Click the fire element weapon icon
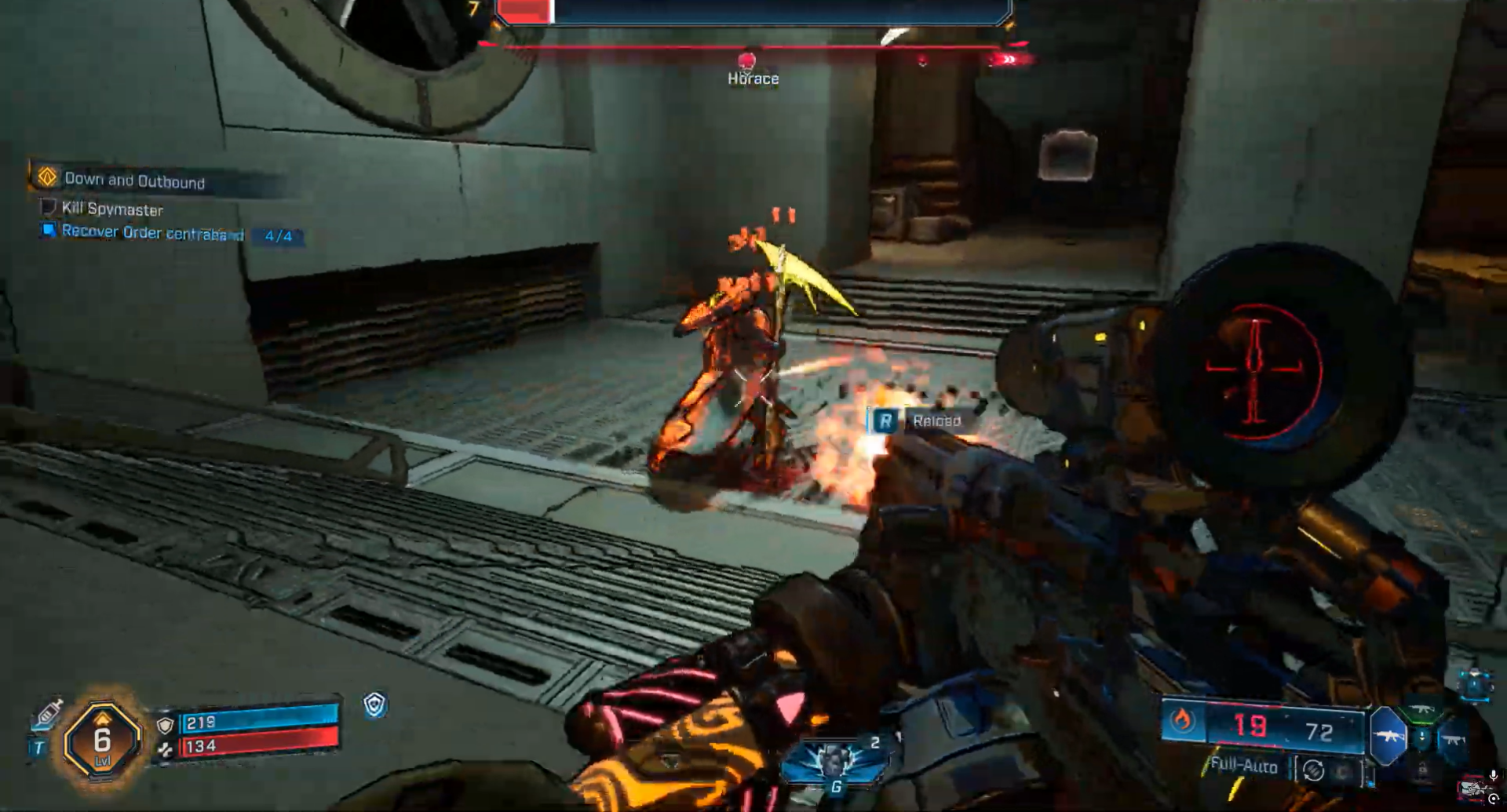 coord(1182,720)
